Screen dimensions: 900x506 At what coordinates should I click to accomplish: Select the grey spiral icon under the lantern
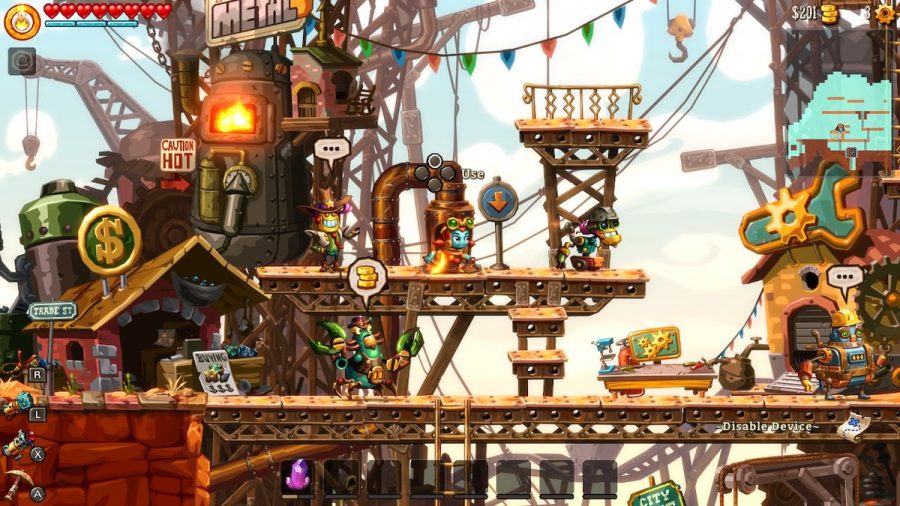pyautogui.click(x=22, y=61)
